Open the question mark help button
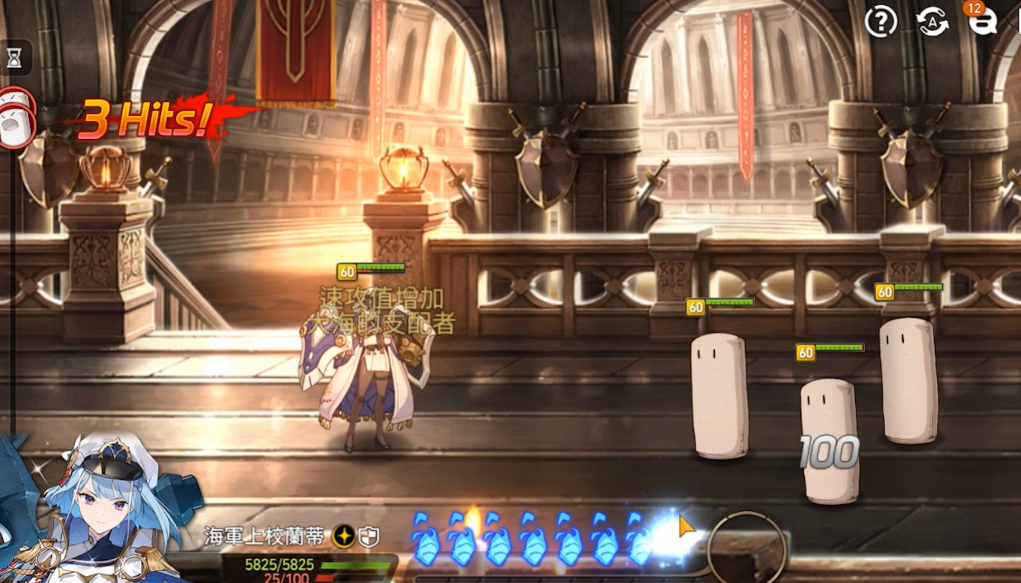 pyautogui.click(x=881, y=21)
